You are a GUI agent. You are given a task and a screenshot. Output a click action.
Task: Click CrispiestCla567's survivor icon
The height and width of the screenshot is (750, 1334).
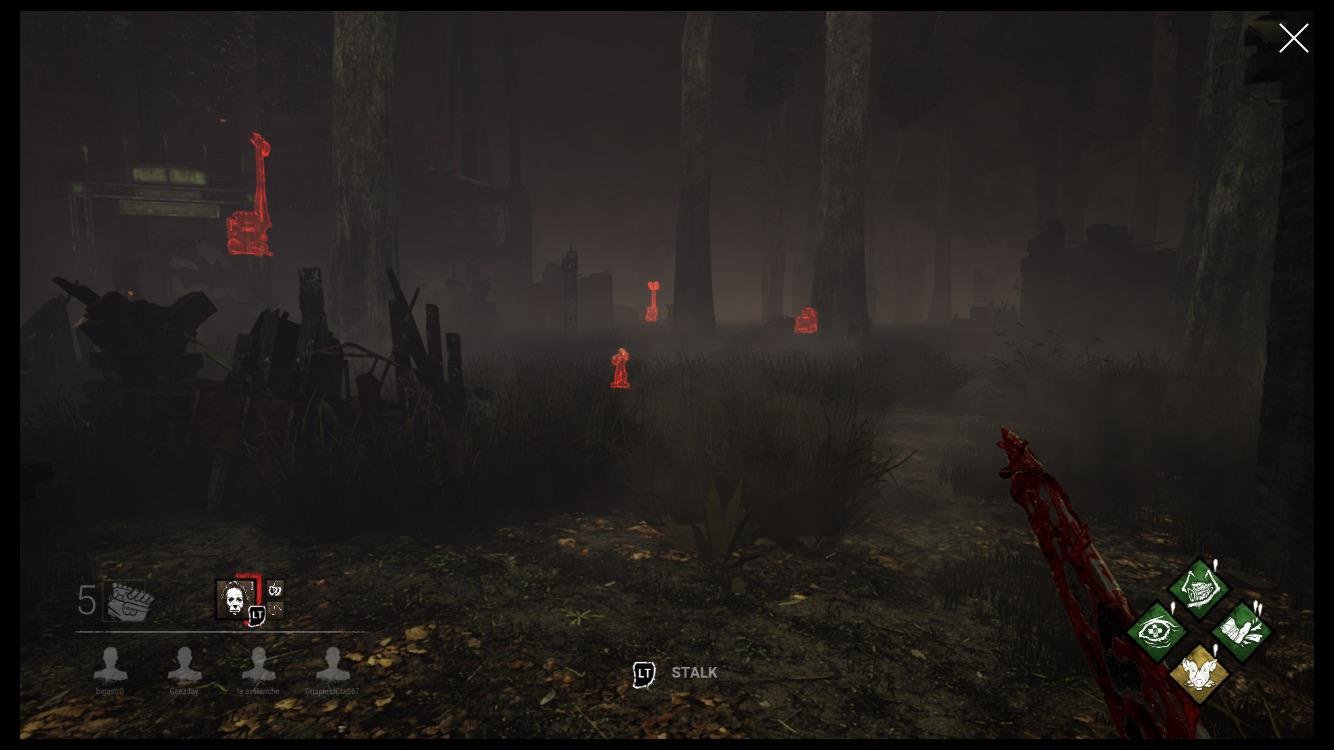click(x=333, y=663)
